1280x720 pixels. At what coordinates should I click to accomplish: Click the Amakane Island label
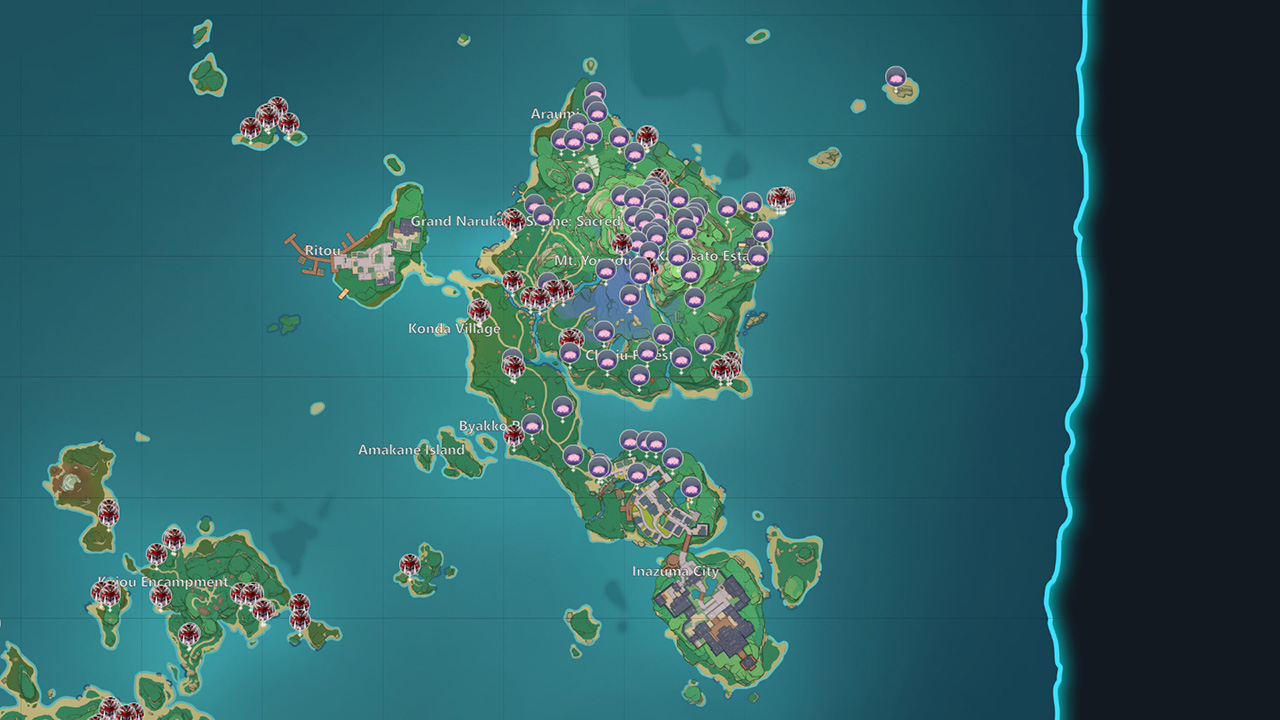[x=414, y=449]
